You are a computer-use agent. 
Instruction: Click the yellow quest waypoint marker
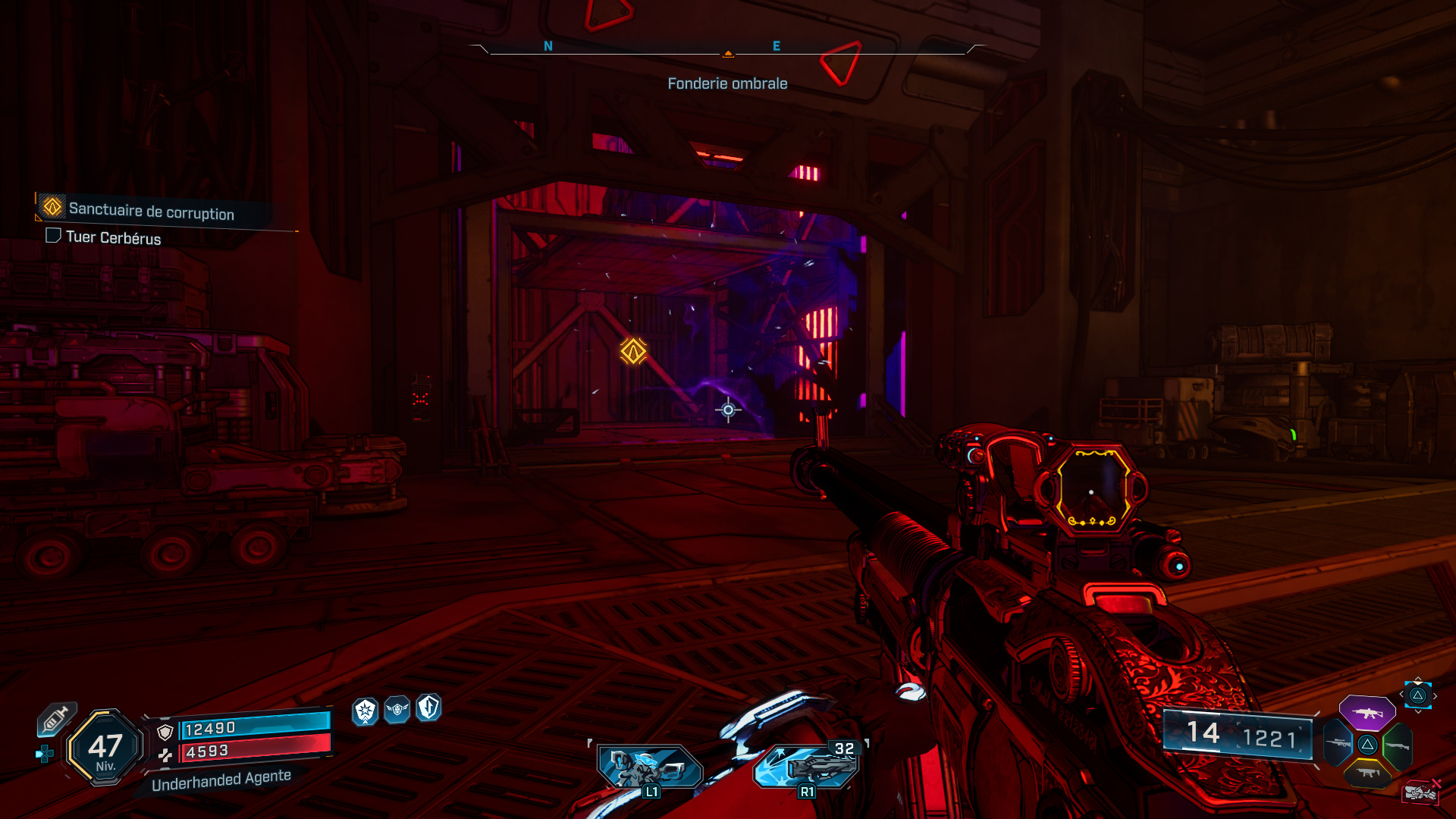(x=633, y=351)
